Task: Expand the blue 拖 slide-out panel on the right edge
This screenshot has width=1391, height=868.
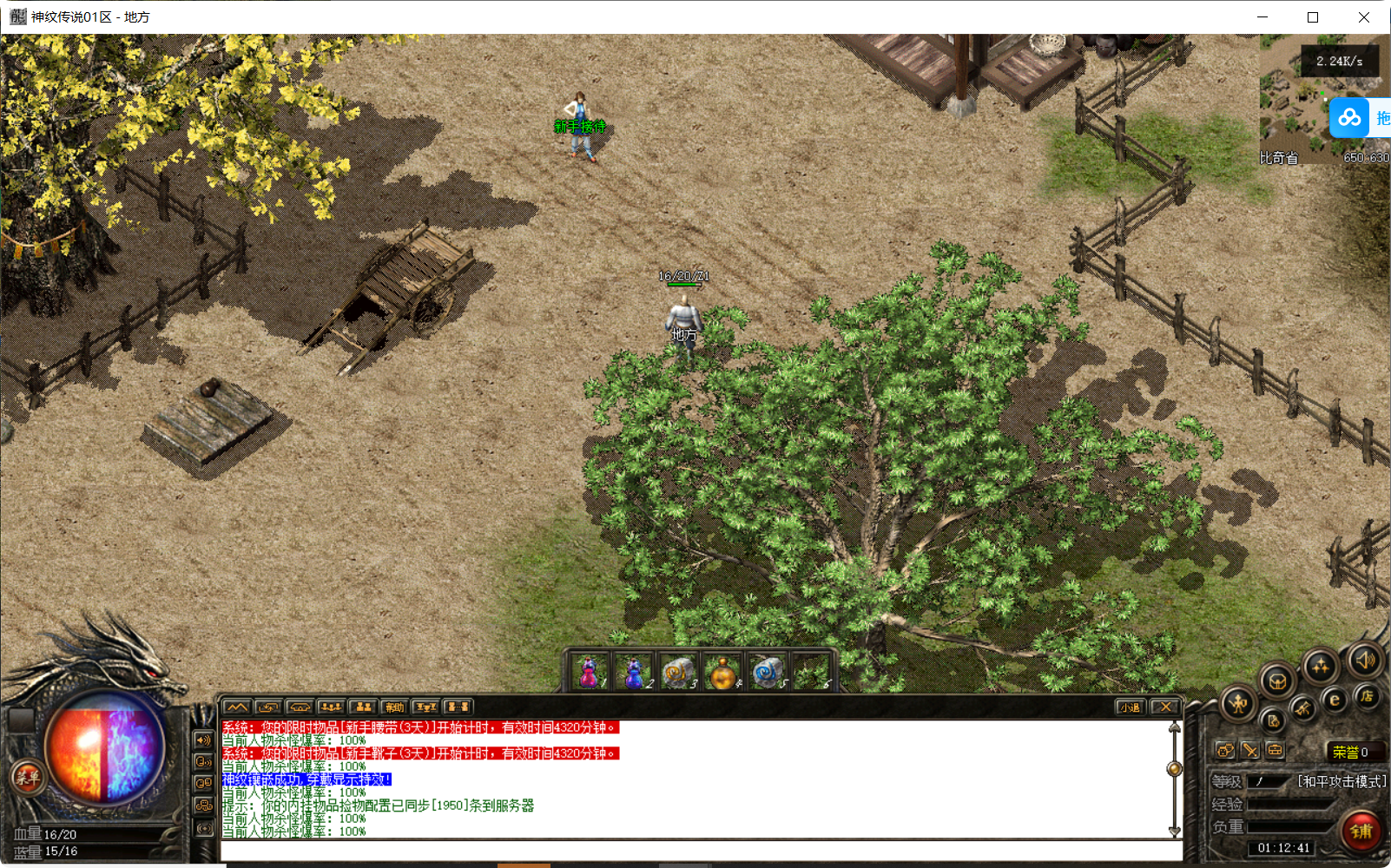Action: pyautogui.click(x=1382, y=117)
